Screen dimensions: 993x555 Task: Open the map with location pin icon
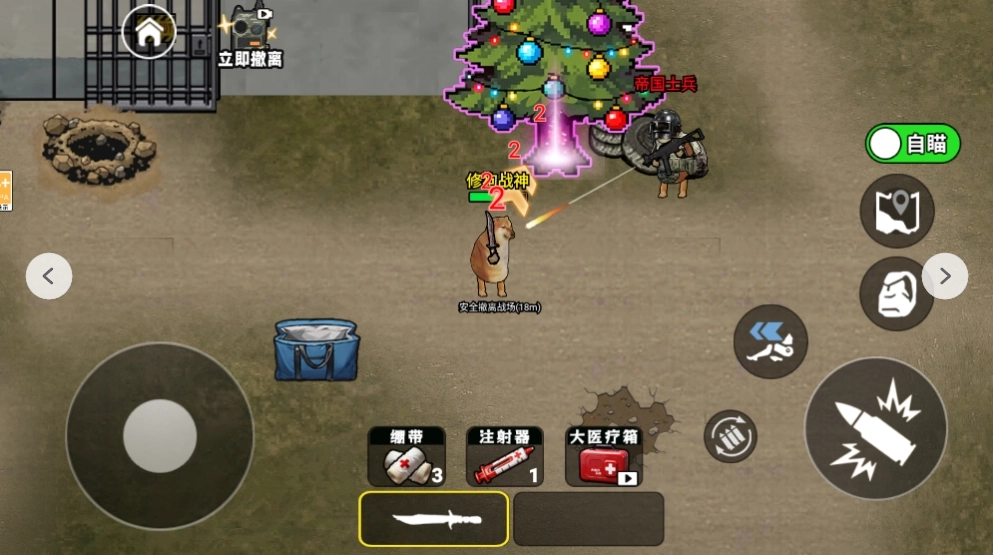897,211
